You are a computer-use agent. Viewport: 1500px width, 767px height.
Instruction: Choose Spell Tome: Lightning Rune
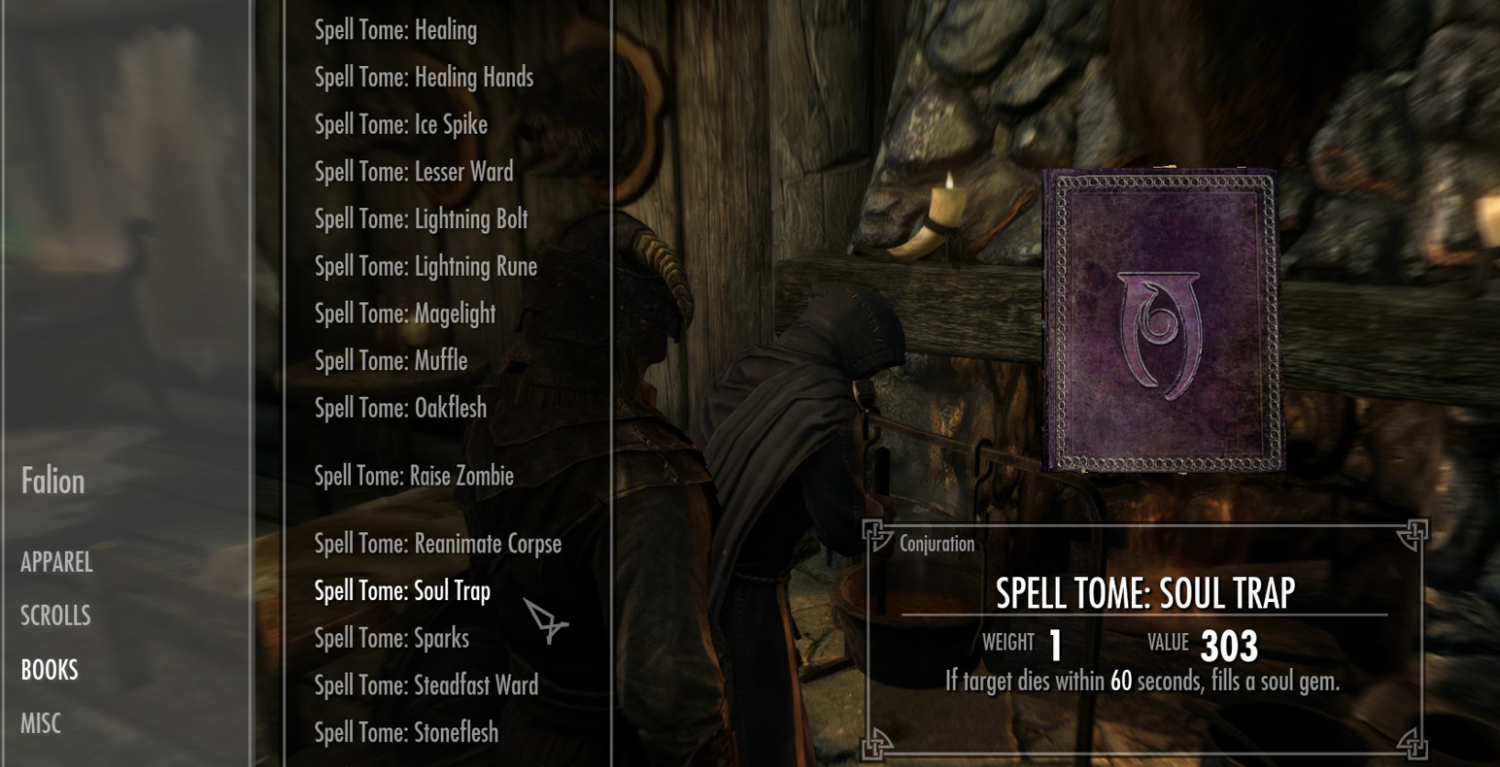click(x=426, y=267)
